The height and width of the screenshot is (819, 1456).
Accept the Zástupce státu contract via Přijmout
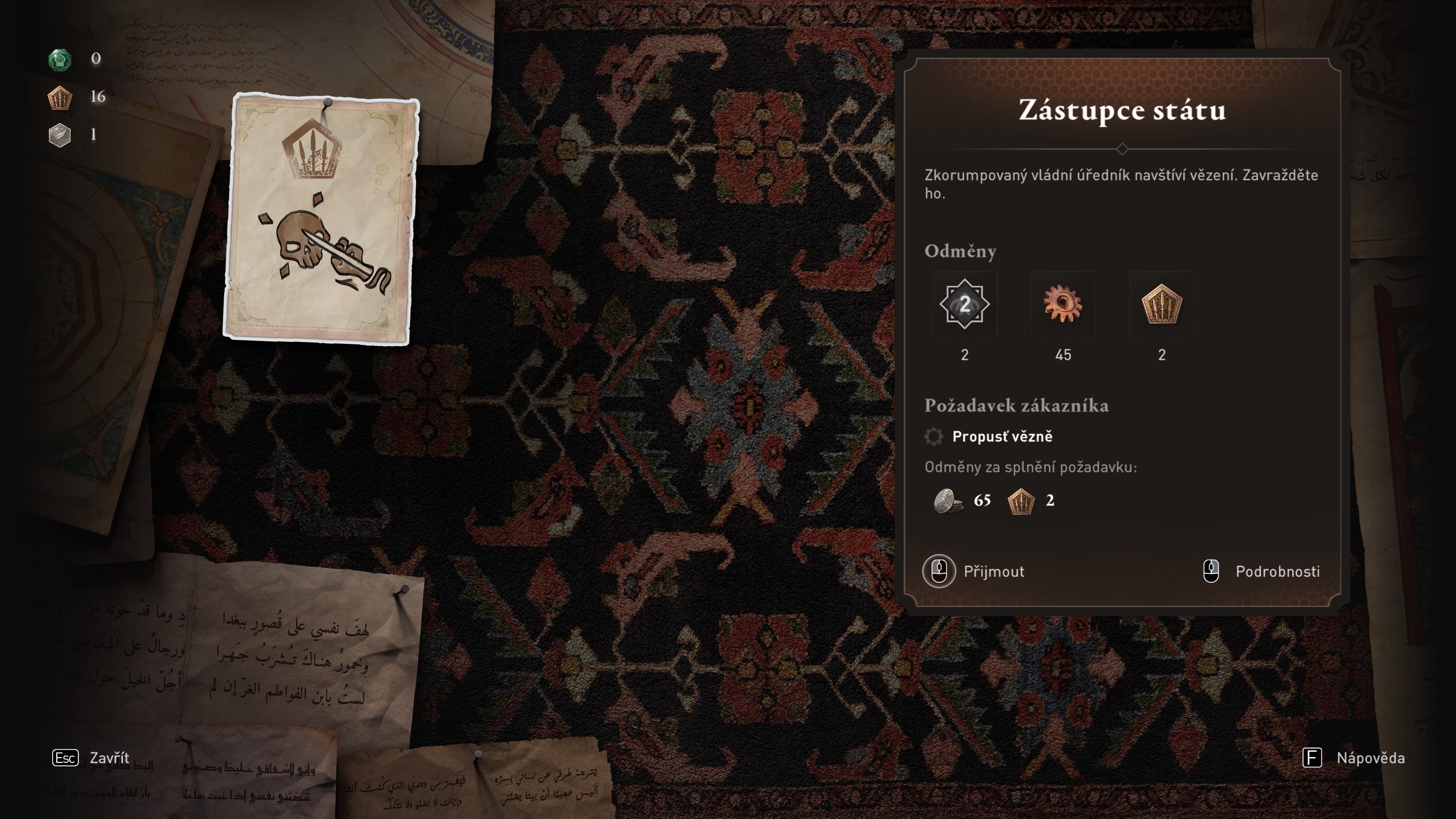pos(974,571)
